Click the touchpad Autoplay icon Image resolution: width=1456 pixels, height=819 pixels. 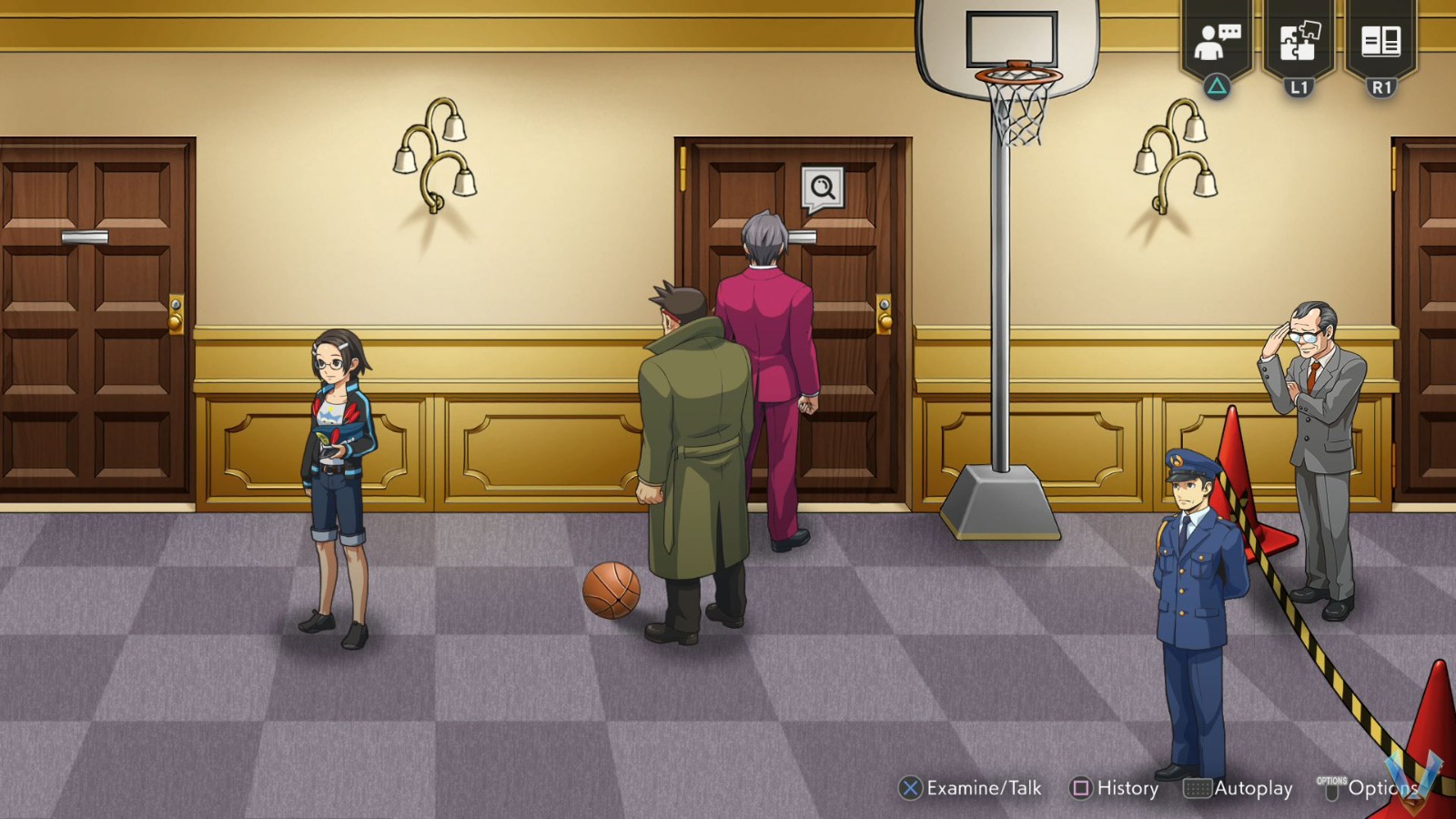[1197, 788]
